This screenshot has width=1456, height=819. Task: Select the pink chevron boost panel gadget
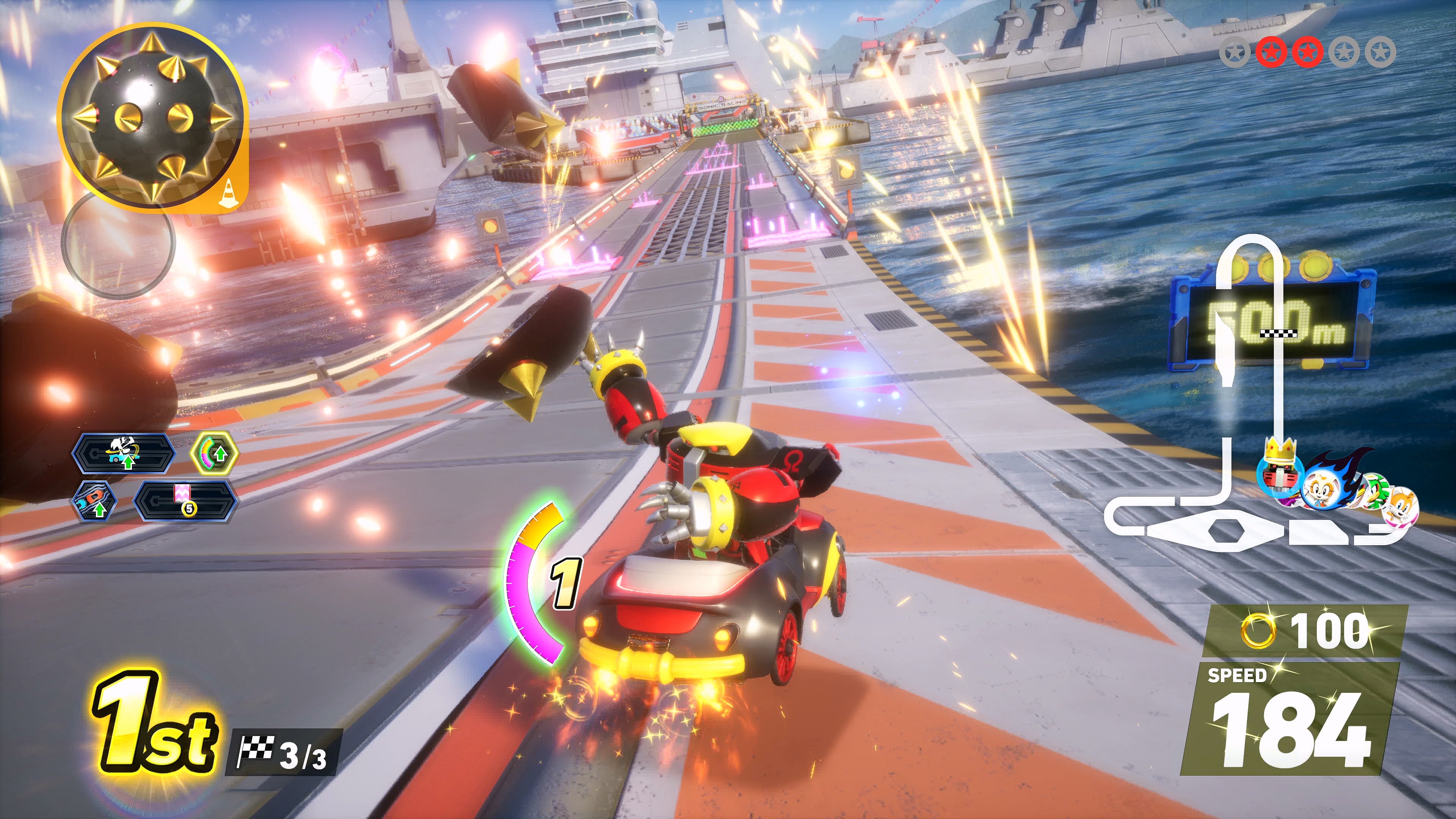[184, 501]
